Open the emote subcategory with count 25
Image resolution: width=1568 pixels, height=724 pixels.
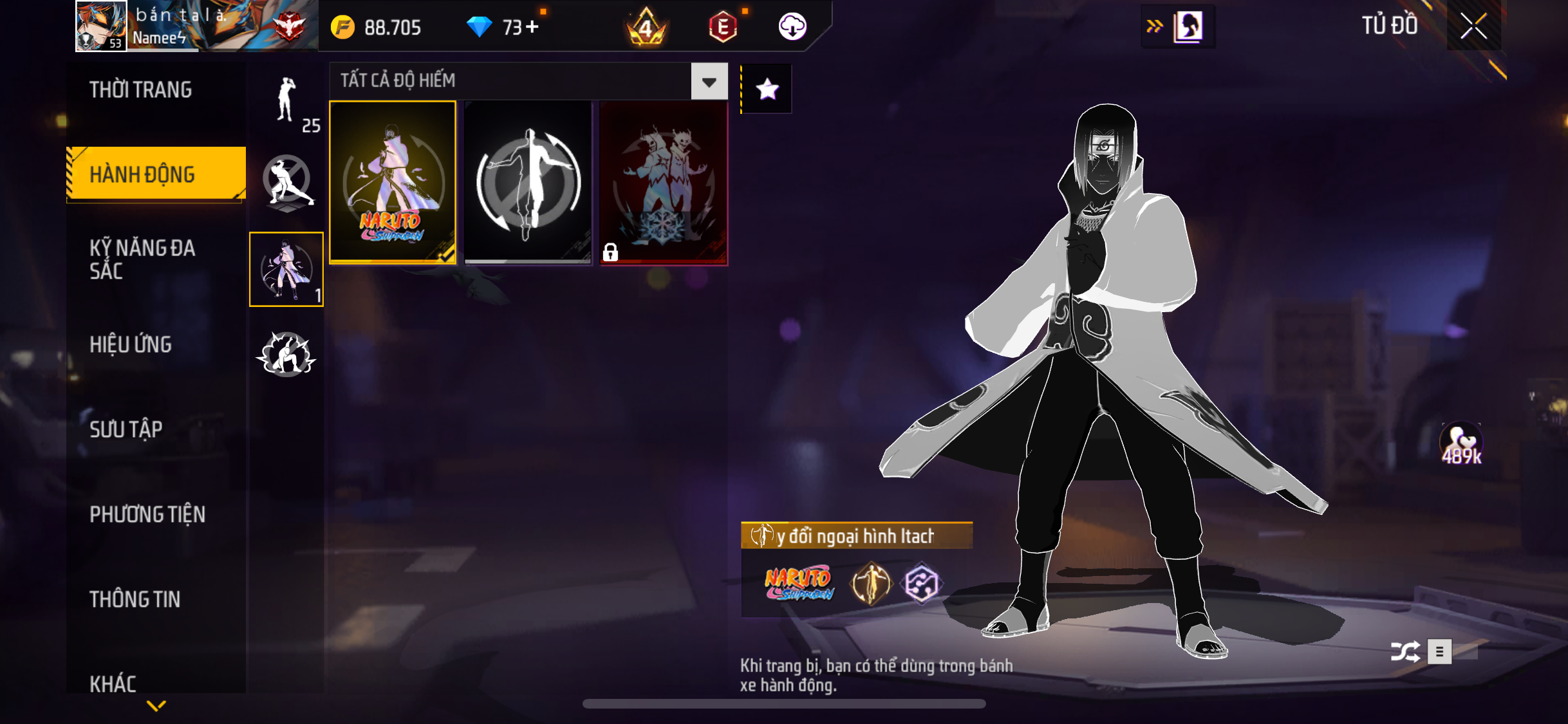(287, 103)
